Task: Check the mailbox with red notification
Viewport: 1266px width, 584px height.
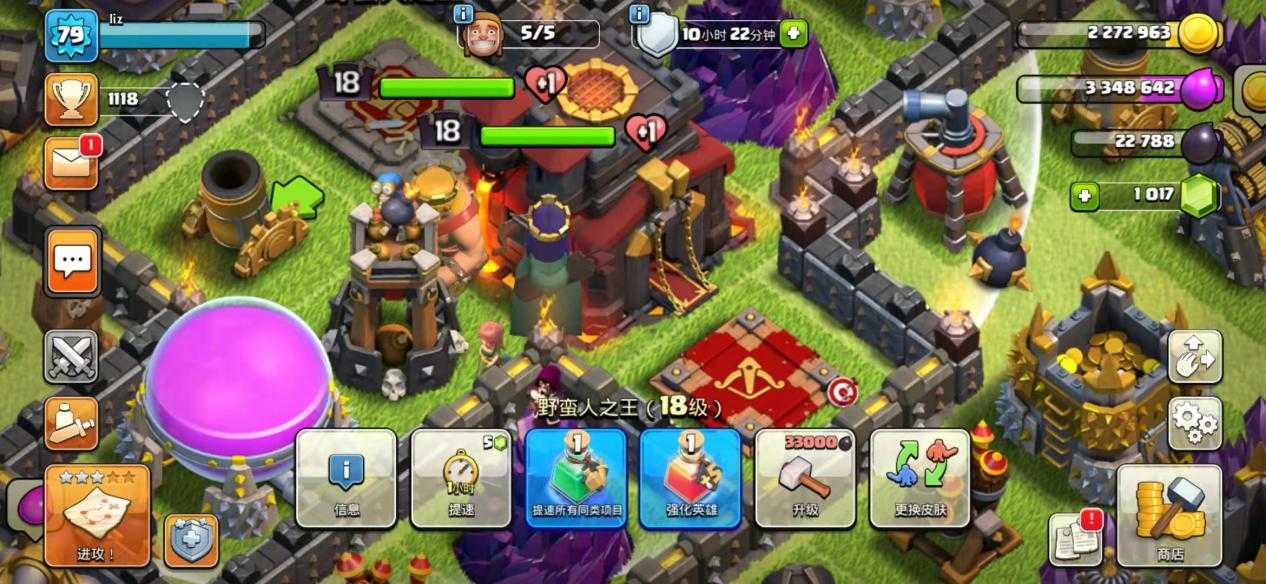Action: click(71, 163)
